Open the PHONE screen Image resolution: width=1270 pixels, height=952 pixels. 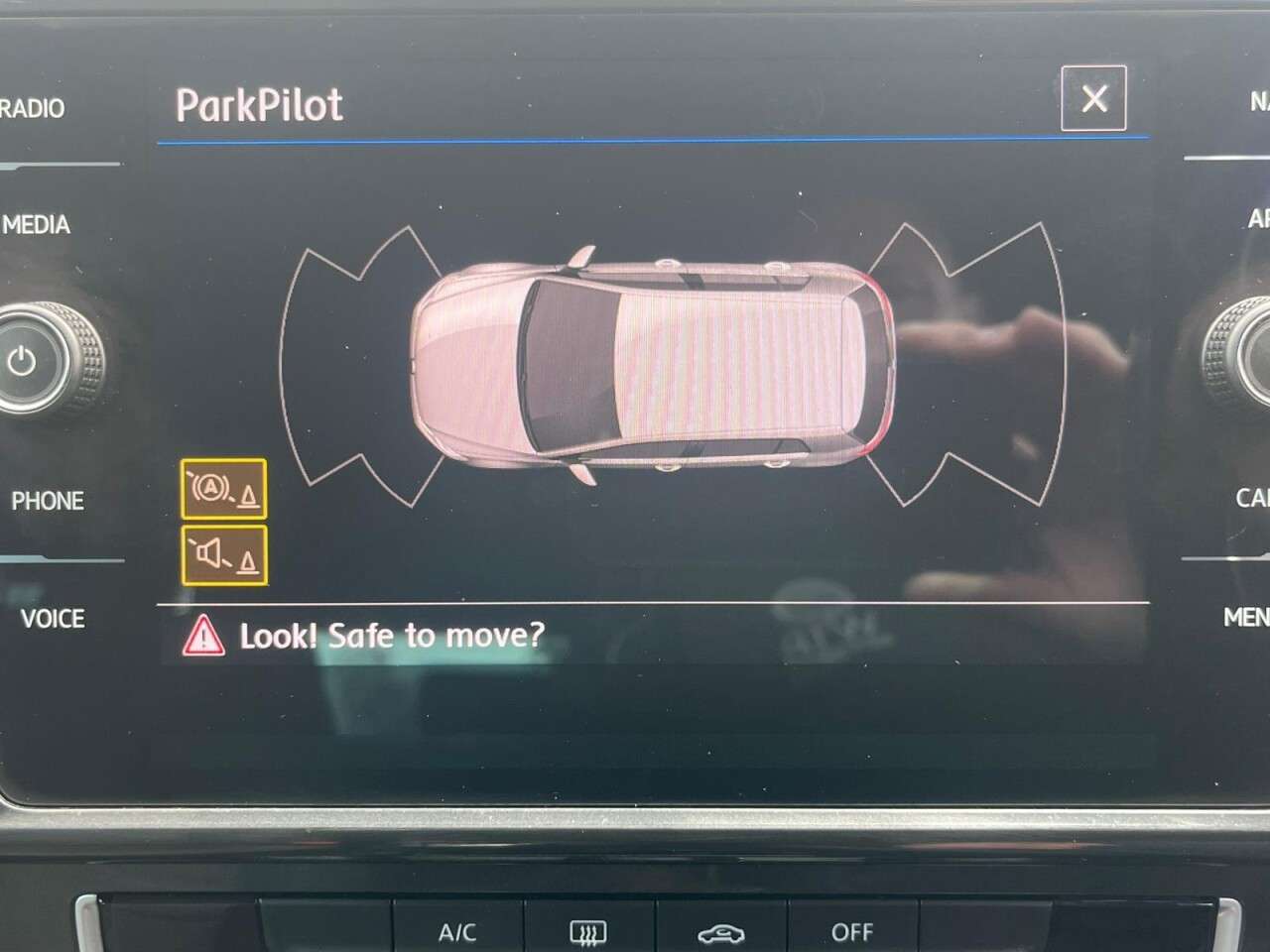click(x=48, y=501)
